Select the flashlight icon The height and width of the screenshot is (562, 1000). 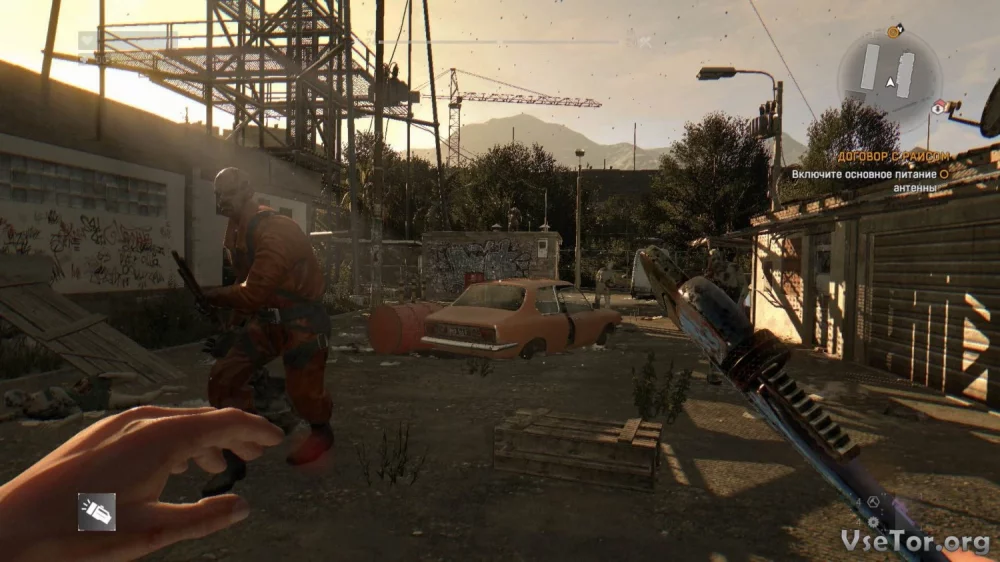click(x=97, y=511)
